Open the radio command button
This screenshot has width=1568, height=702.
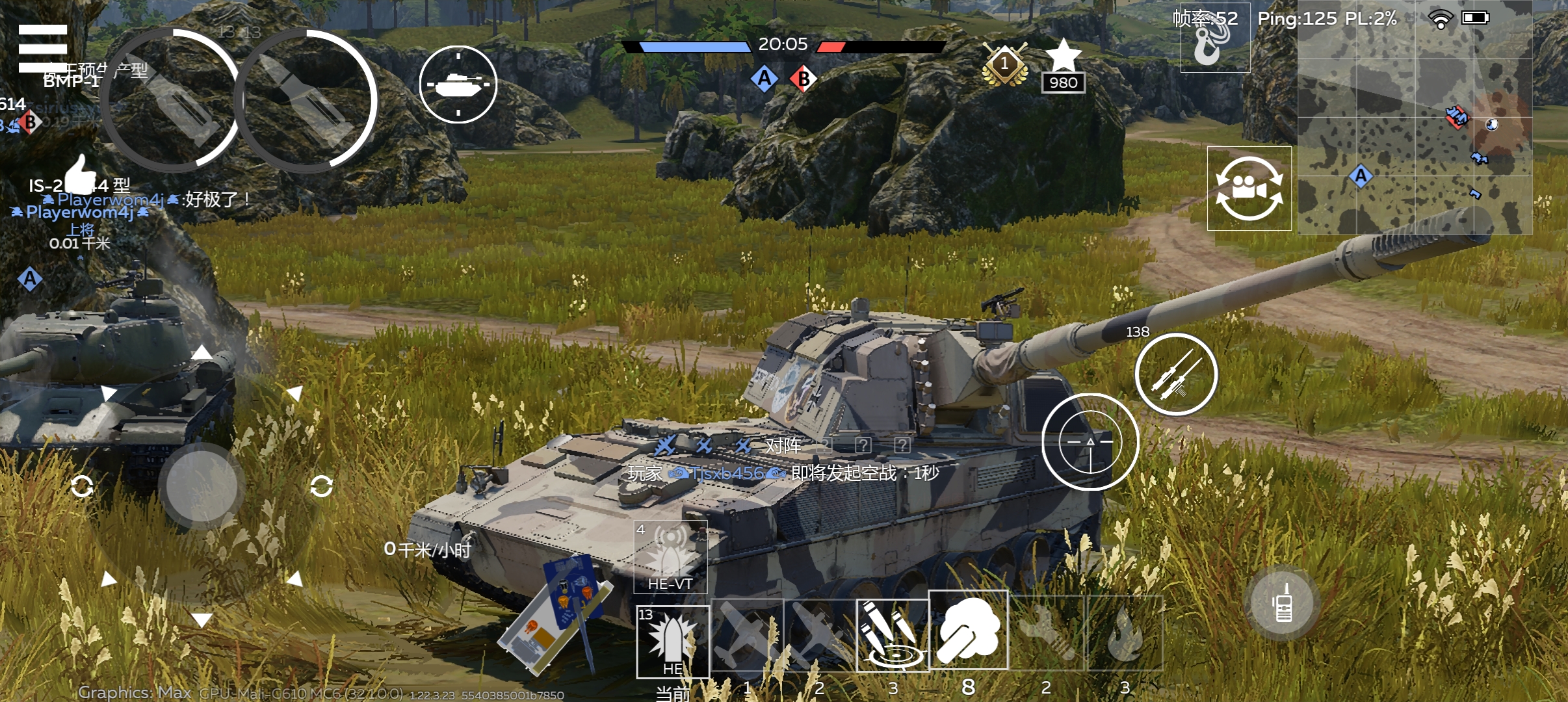pos(1283,603)
